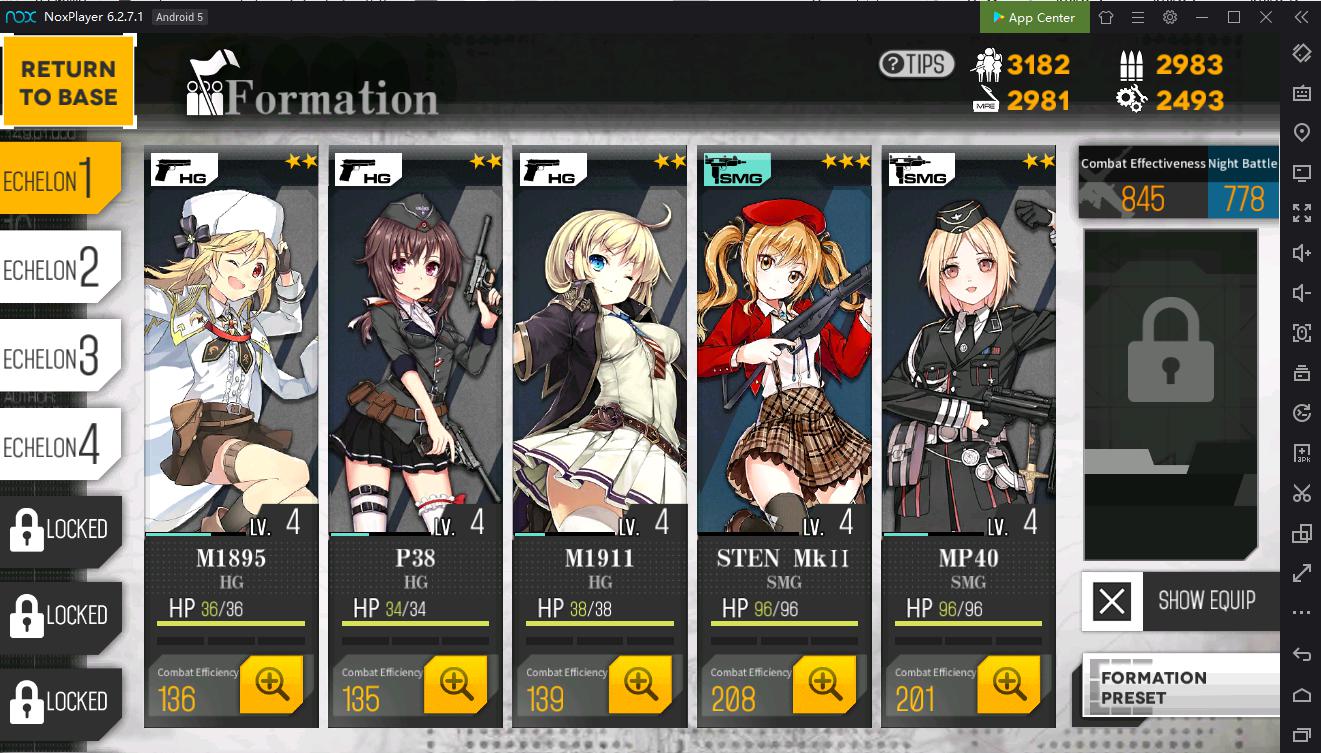Screen dimensions: 1321x753
Task: Inspect STEN MkII using magnifier button
Action: click(x=824, y=684)
